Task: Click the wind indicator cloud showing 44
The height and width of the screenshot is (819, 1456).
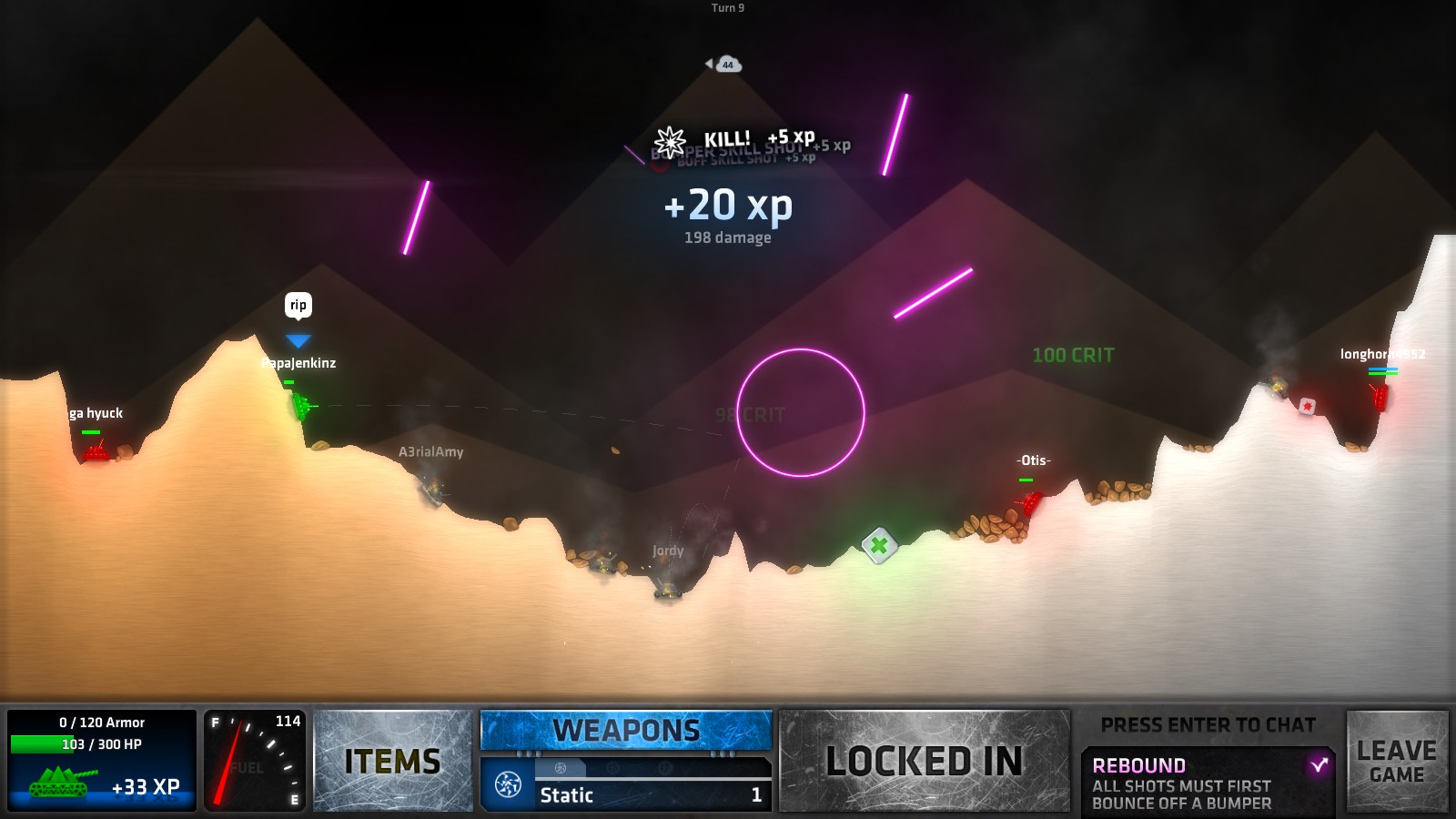Action: (x=727, y=65)
